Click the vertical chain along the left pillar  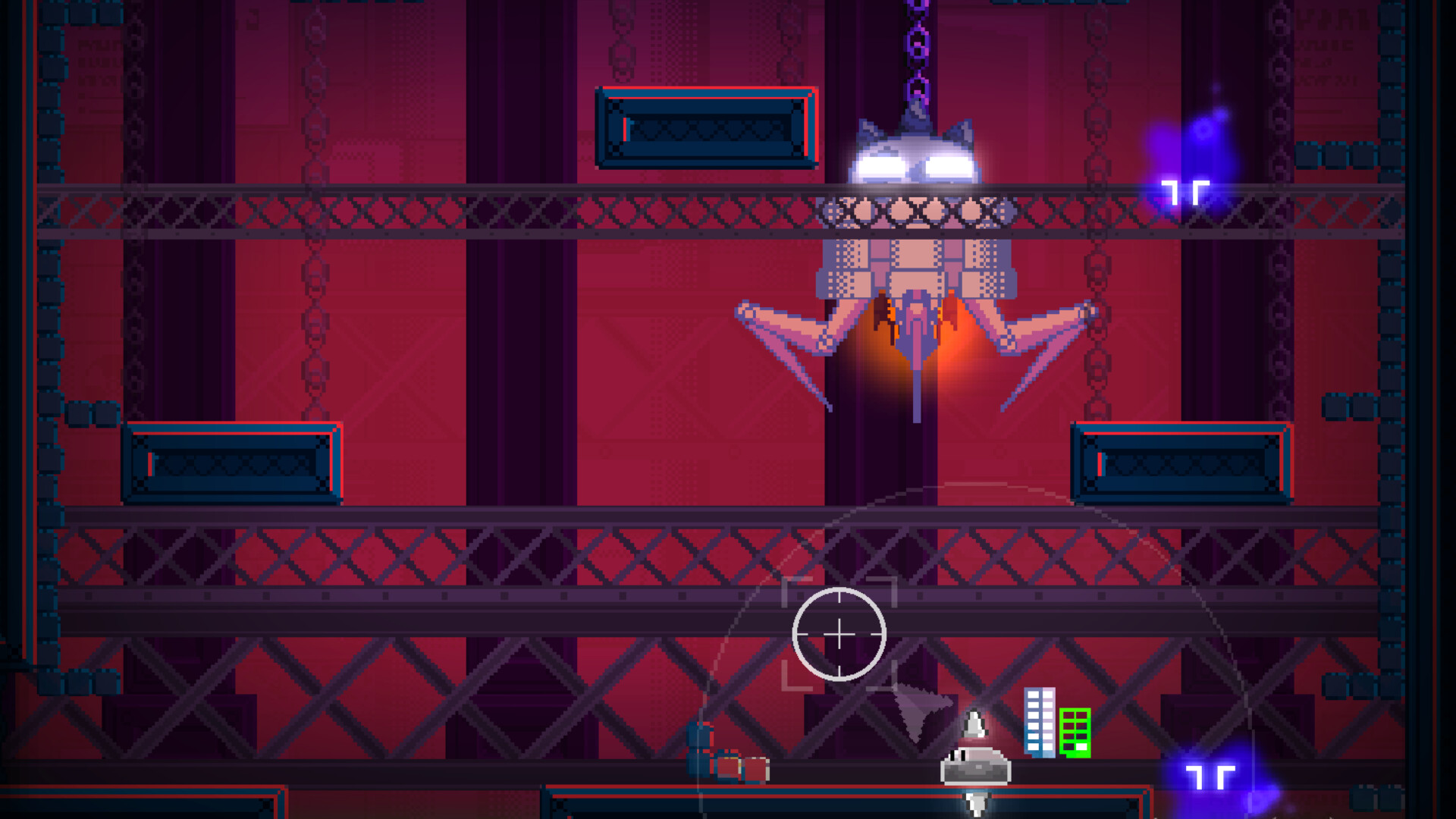click(311, 303)
